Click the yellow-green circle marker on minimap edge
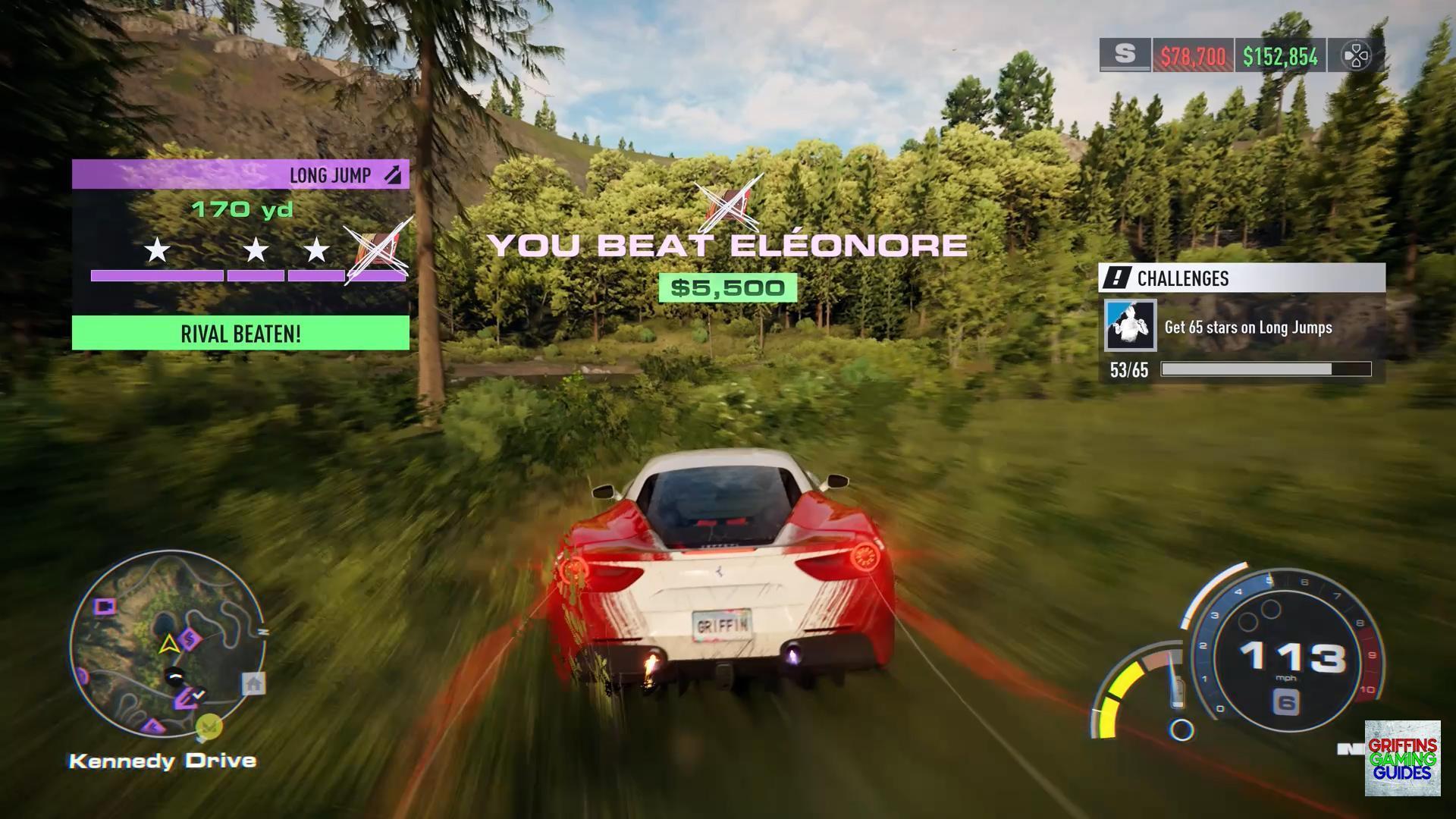This screenshot has width=1456, height=819. pos(209,727)
